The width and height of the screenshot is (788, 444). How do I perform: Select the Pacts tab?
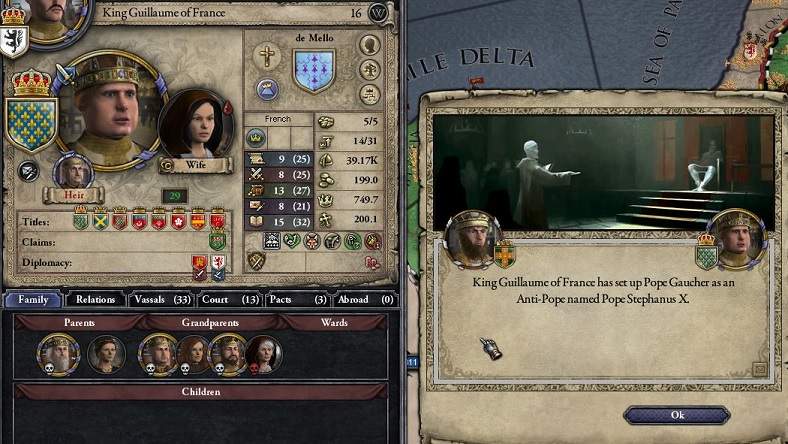297,299
